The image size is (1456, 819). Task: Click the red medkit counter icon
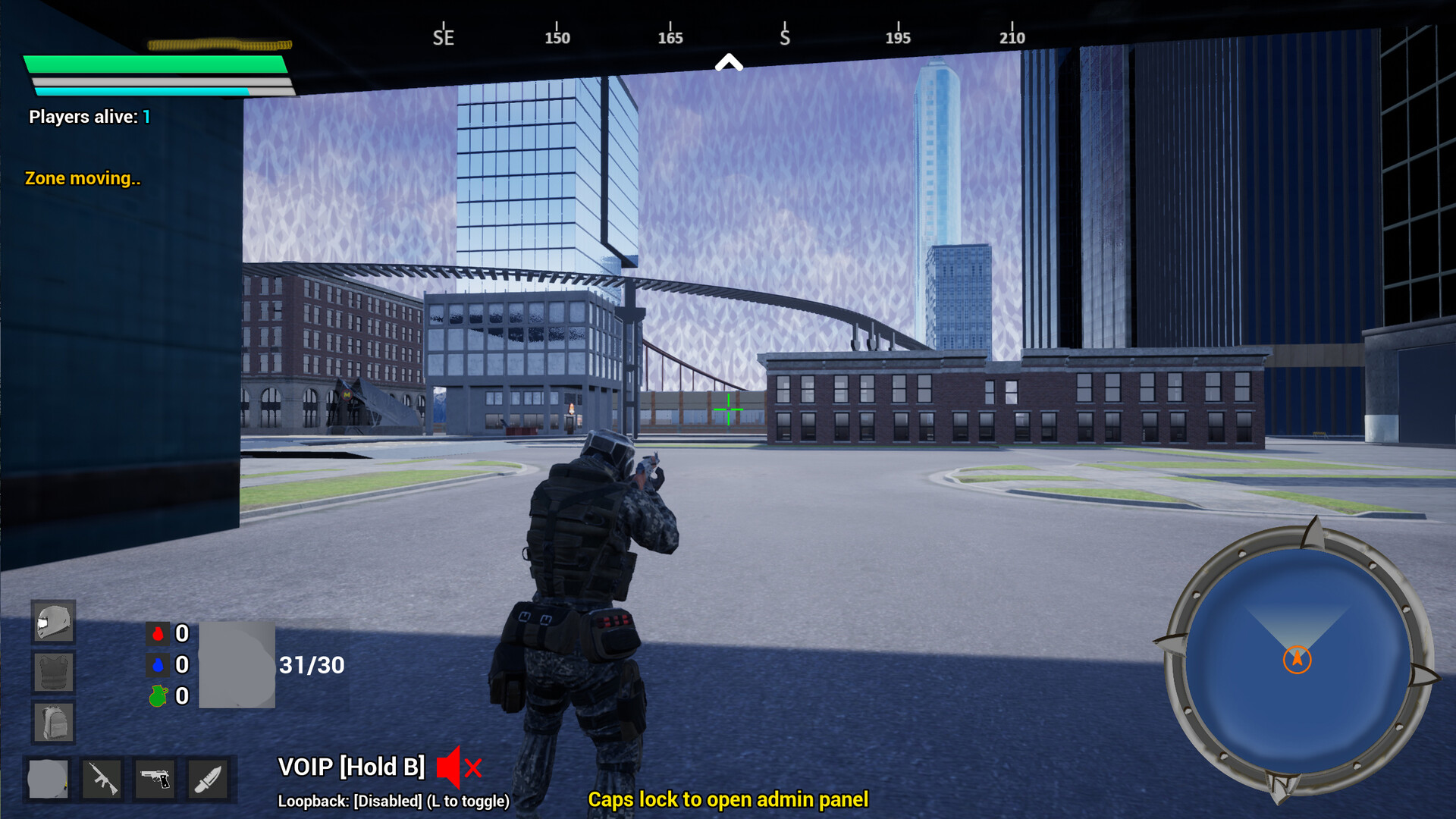[158, 635]
